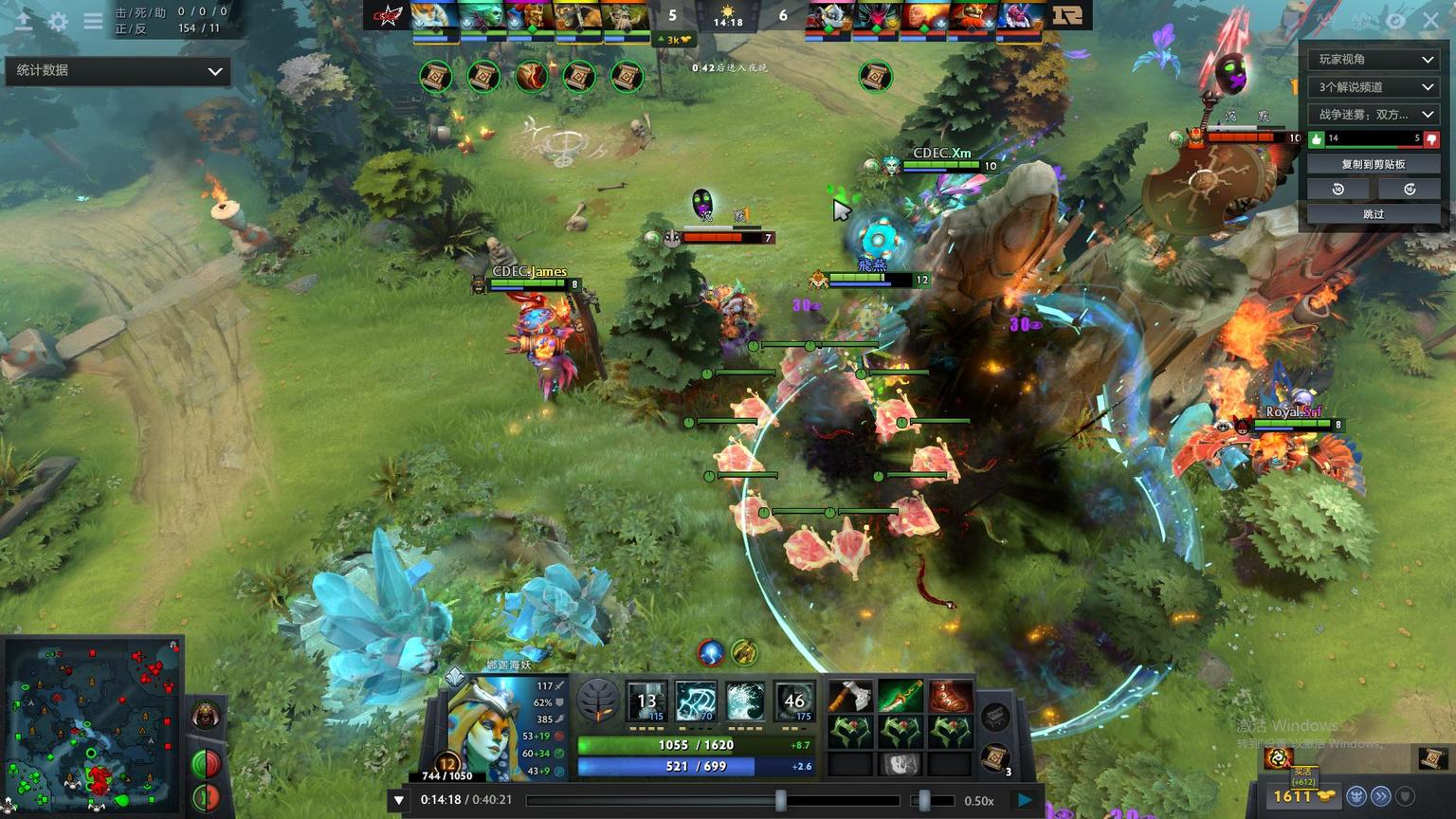Click the rewind 10 seconds icon
Screen dimensions: 1456x819
(x=1338, y=189)
